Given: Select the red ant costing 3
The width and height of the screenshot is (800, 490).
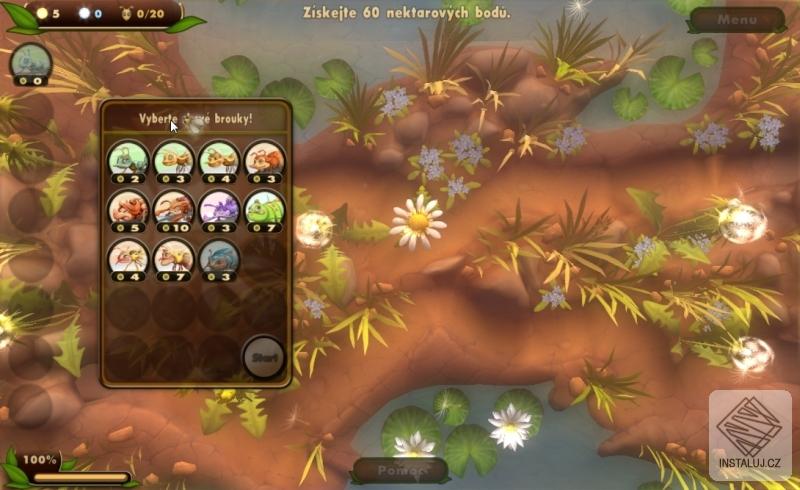Looking at the screenshot, I should coord(264,159).
